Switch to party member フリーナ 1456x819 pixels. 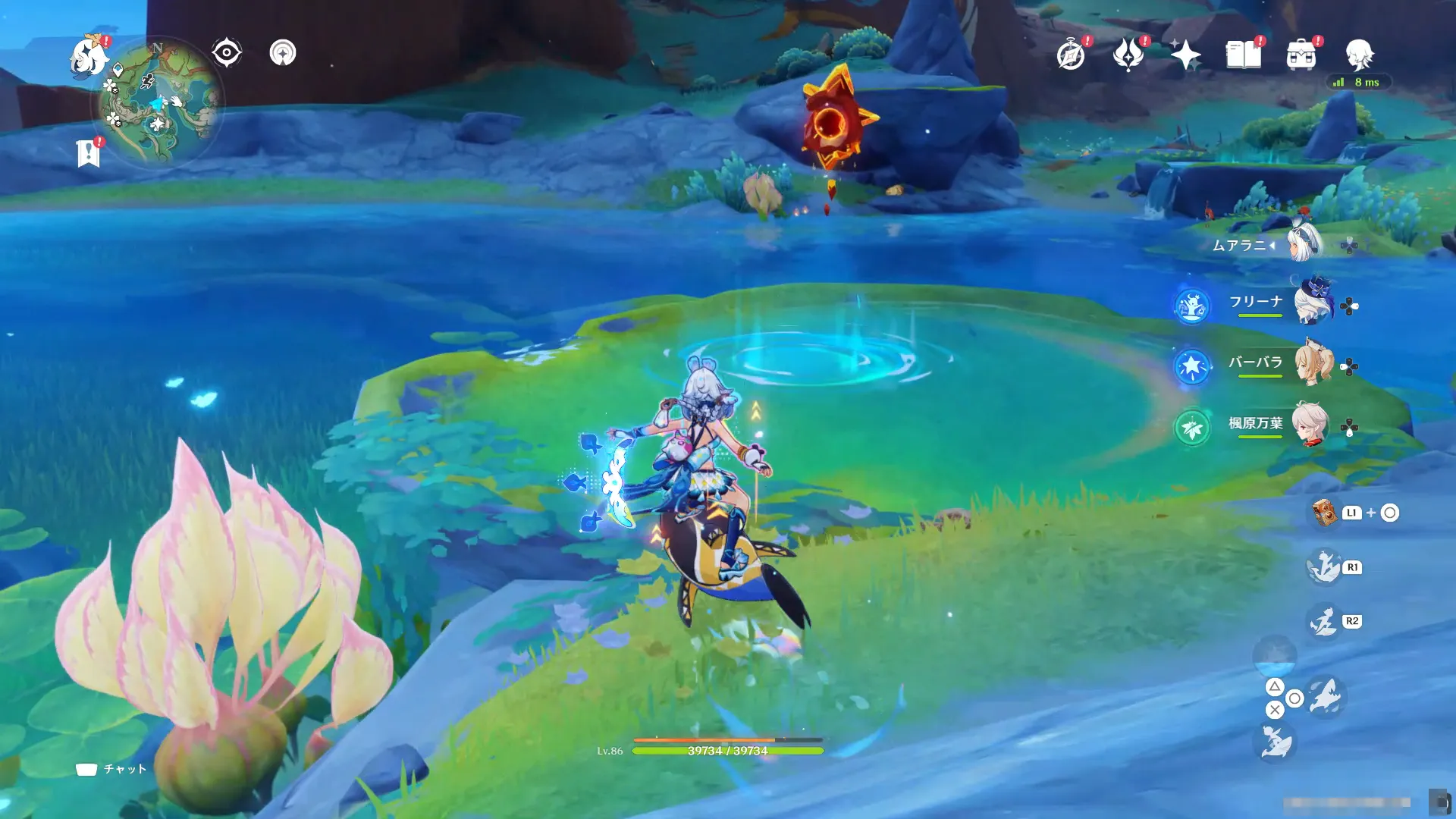1313,303
